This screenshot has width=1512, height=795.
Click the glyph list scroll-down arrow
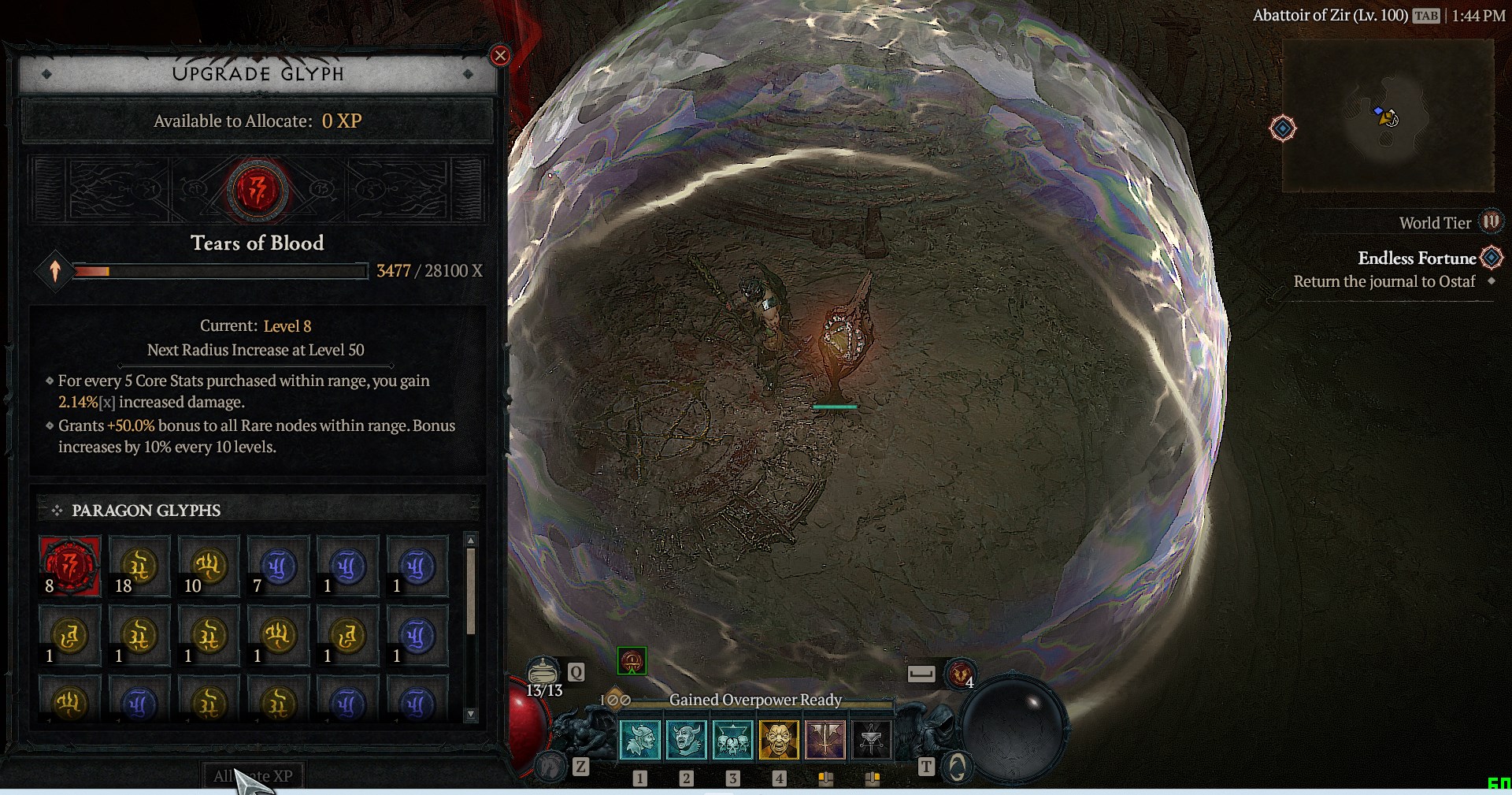click(x=471, y=715)
